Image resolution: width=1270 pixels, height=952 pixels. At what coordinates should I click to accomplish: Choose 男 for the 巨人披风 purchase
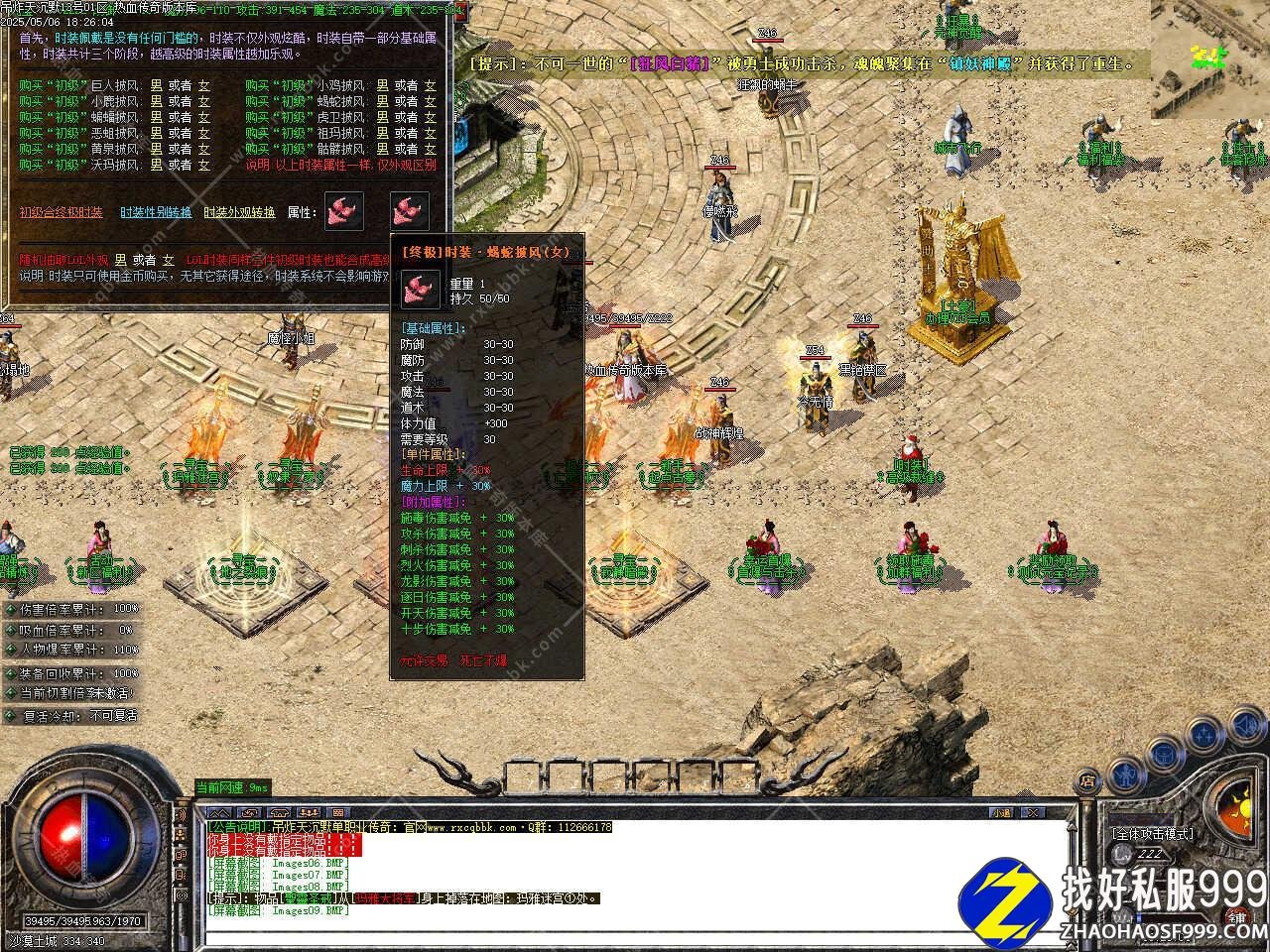(x=156, y=86)
